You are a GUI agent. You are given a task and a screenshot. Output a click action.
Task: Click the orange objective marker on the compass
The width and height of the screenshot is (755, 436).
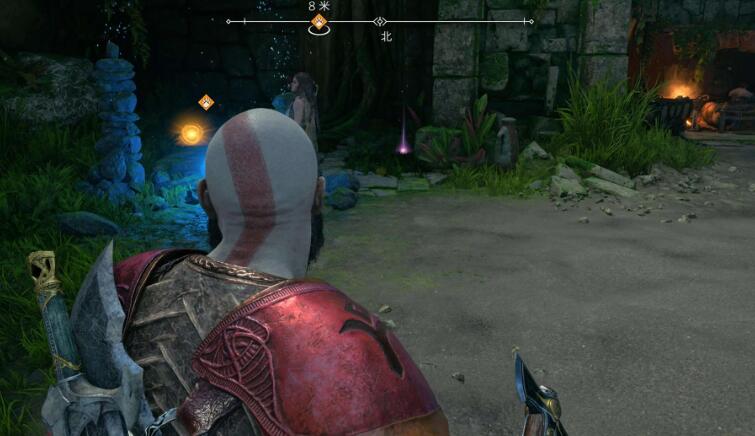pyautogui.click(x=319, y=21)
